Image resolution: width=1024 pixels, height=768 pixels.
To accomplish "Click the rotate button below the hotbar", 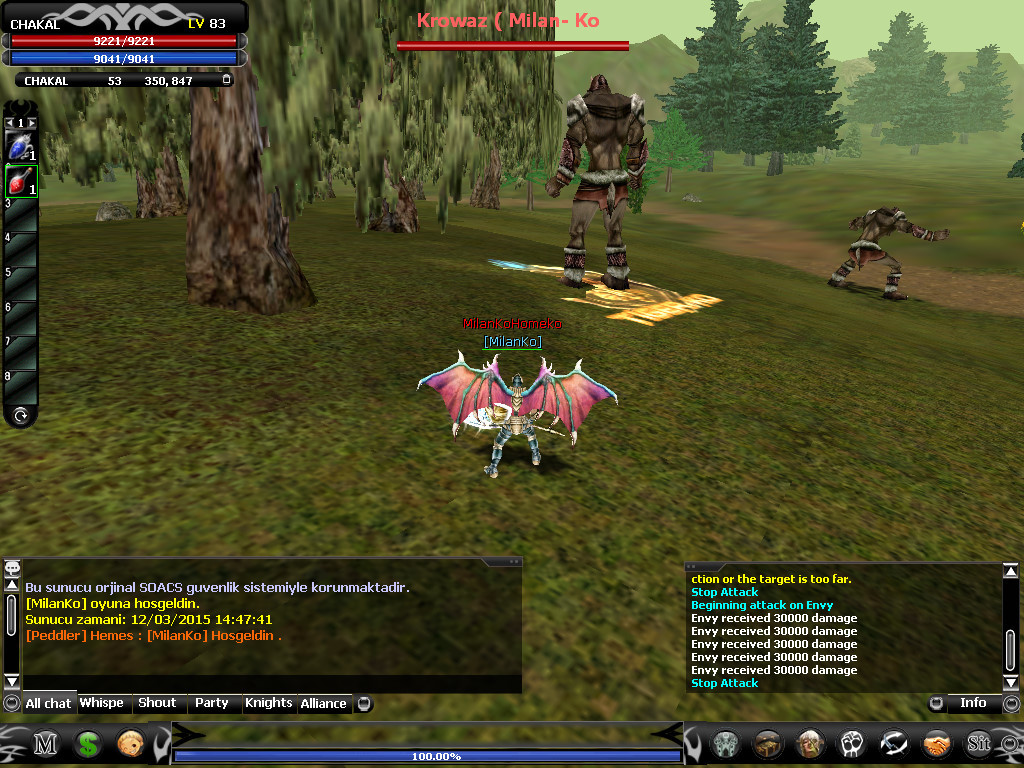I will pyautogui.click(x=20, y=415).
